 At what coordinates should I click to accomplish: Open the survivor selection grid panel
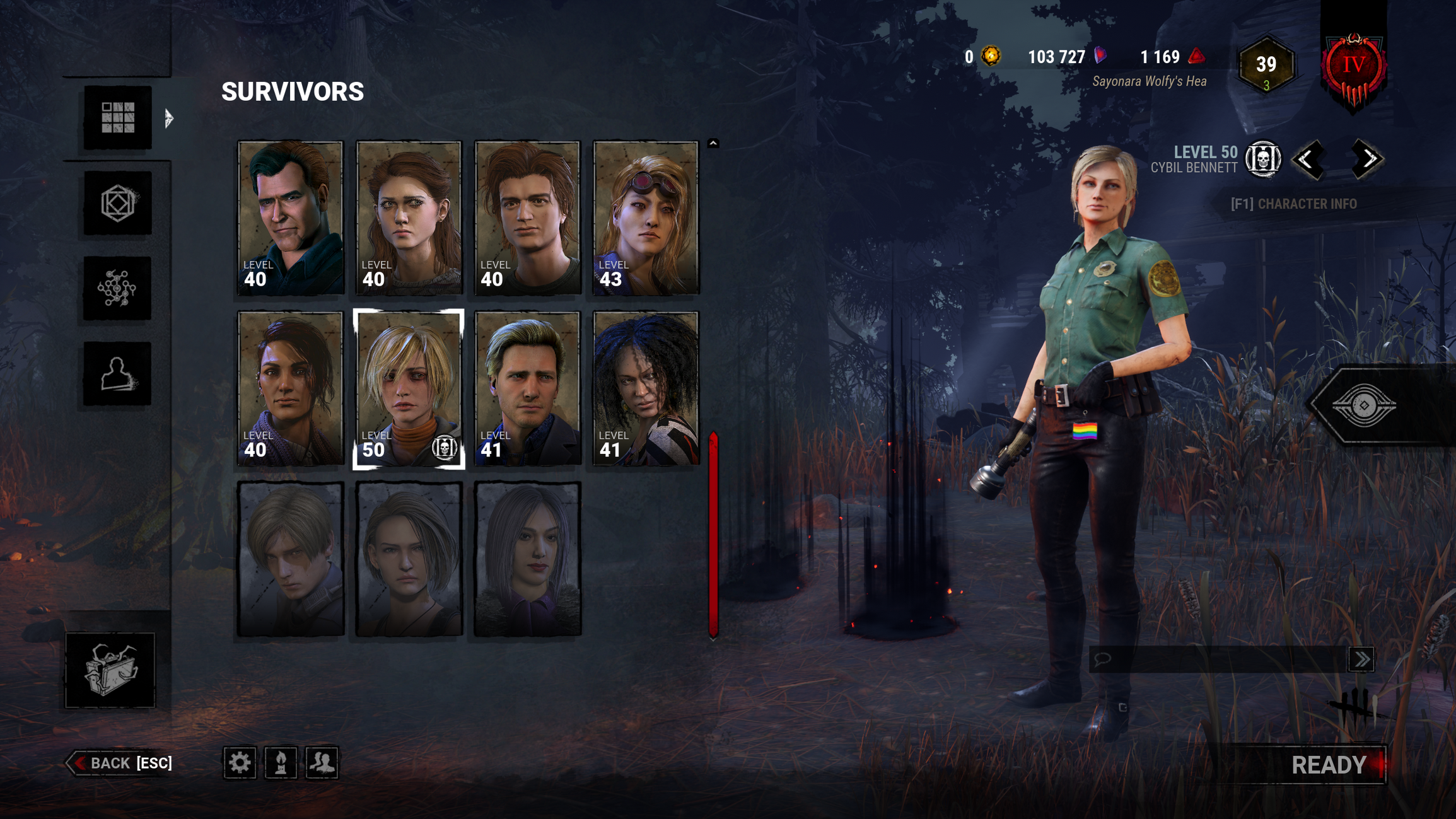pos(117,119)
